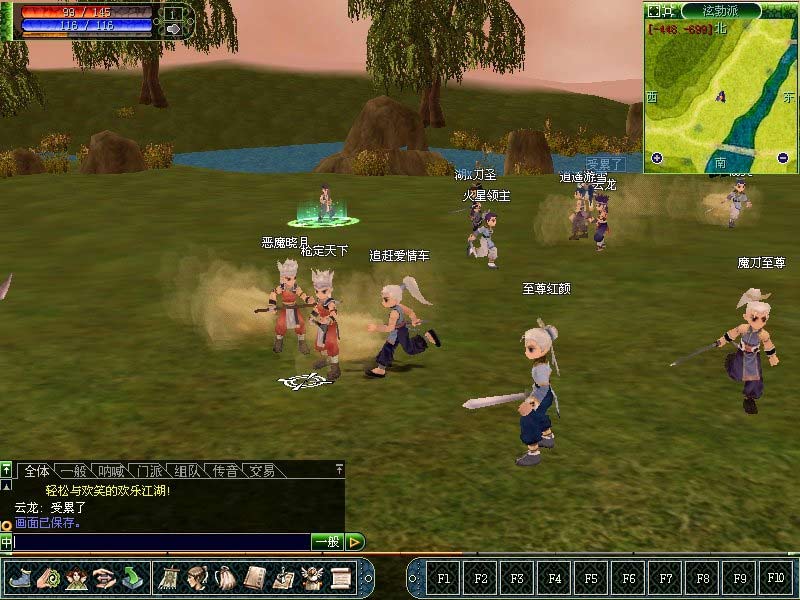
Task: Select the 一般 chat tab
Action: [74, 470]
